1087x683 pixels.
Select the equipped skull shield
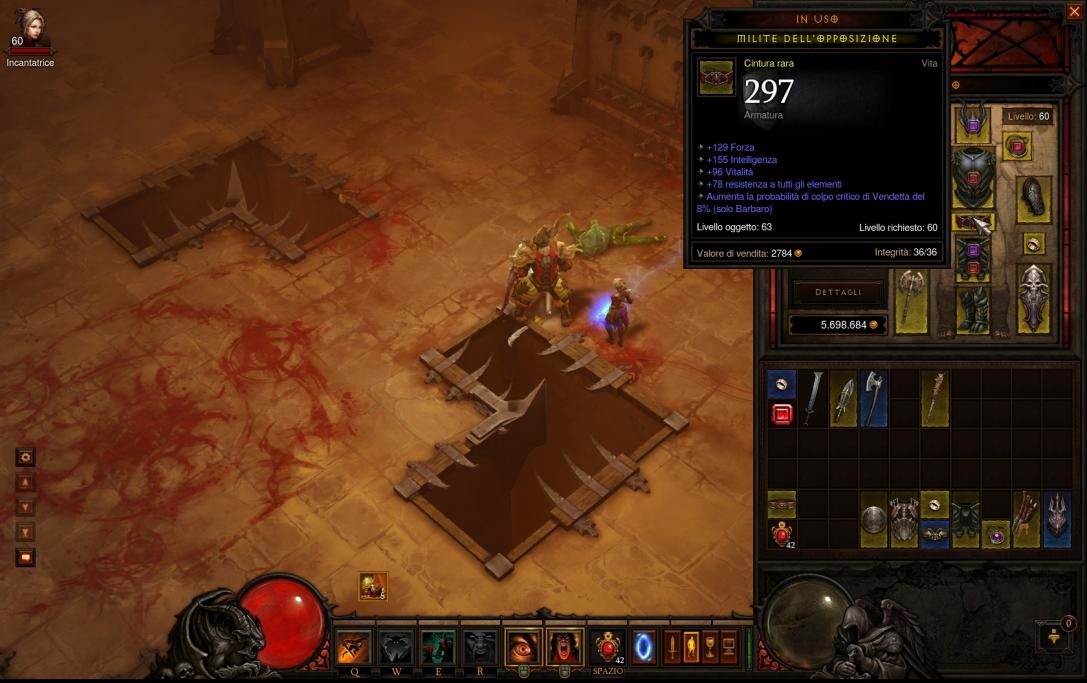tap(1034, 297)
